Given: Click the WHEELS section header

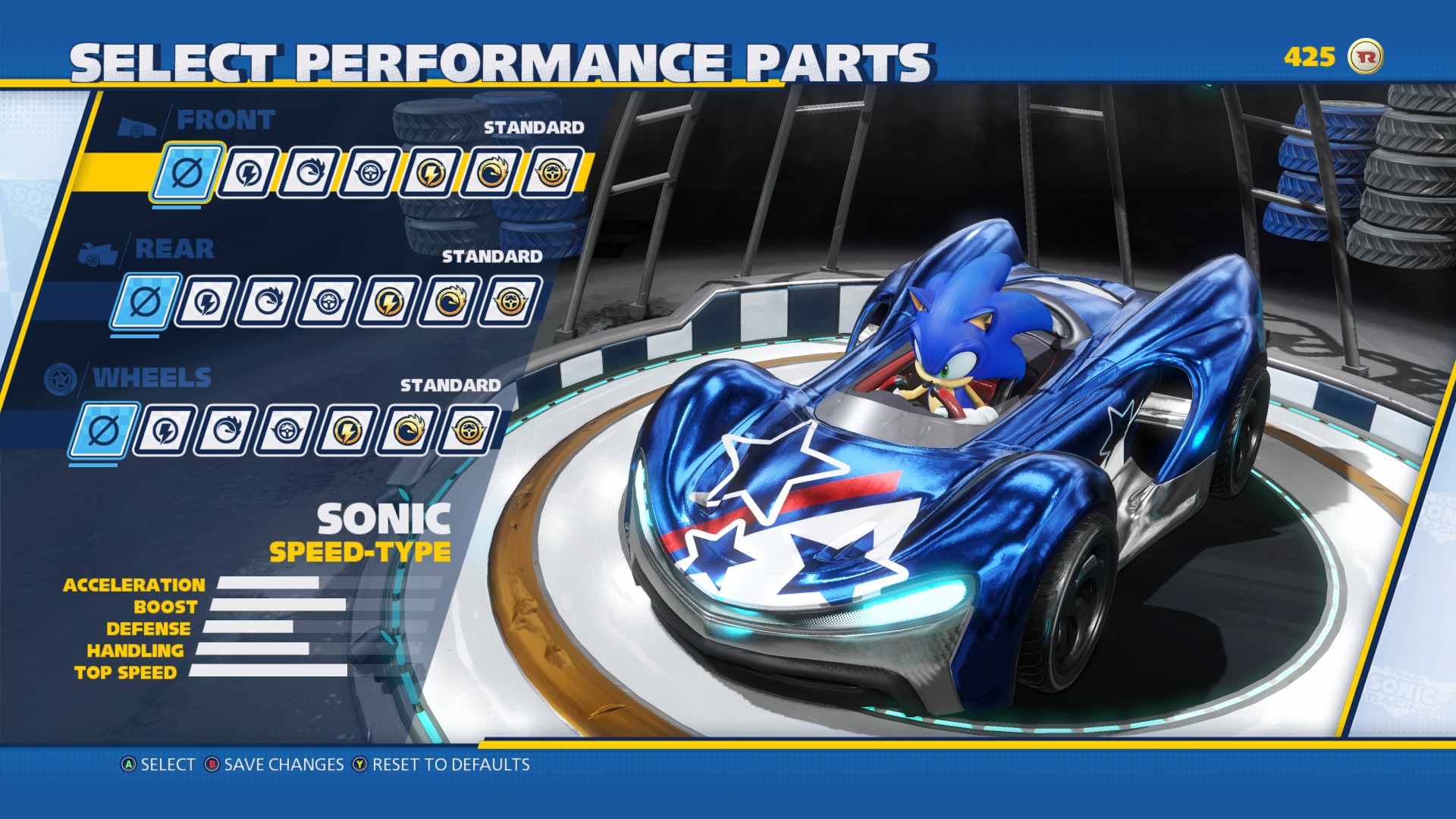Looking at the screenshot, I should 151,377.
